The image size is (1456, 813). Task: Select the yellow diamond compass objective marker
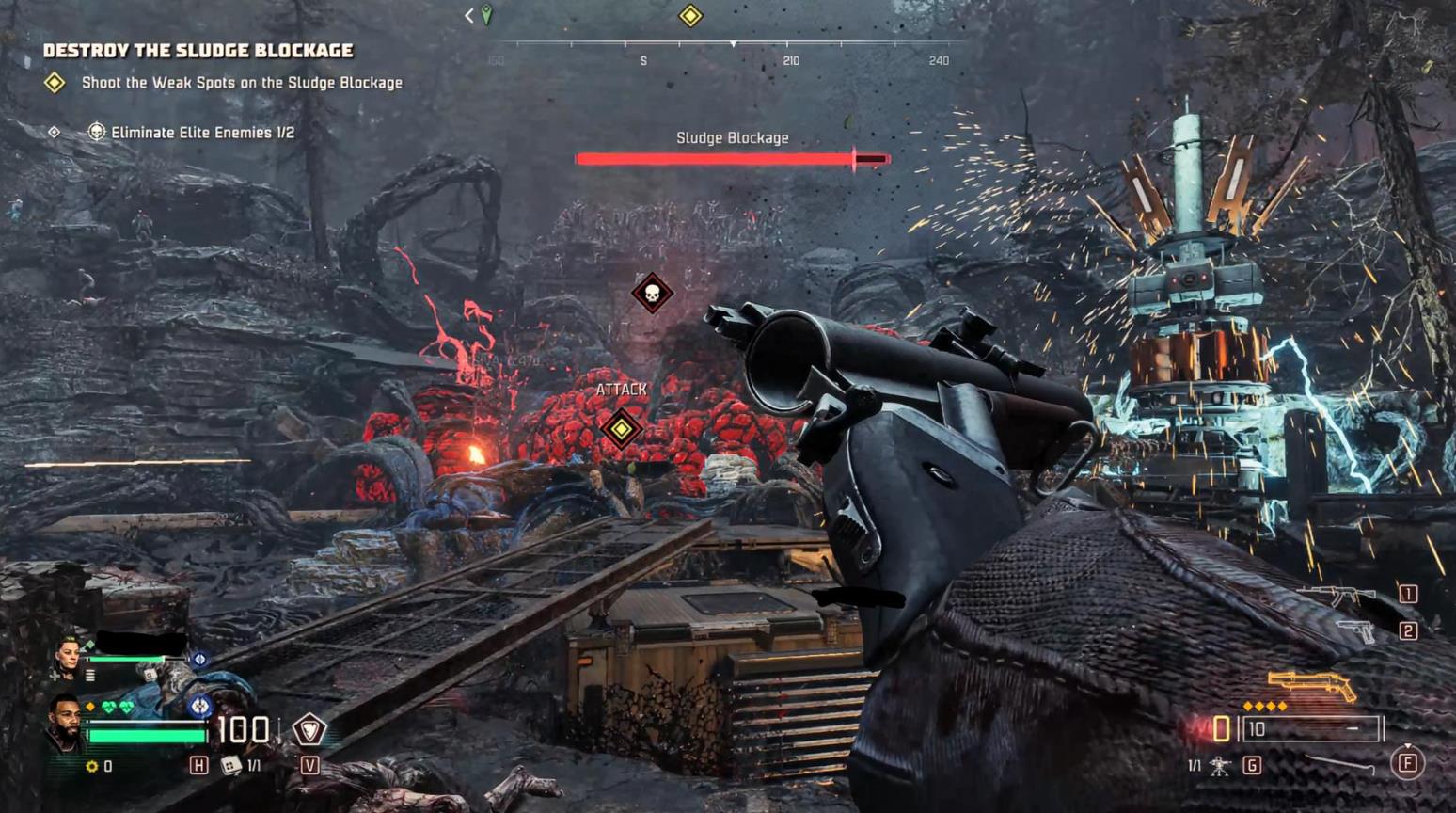(690, 16)
